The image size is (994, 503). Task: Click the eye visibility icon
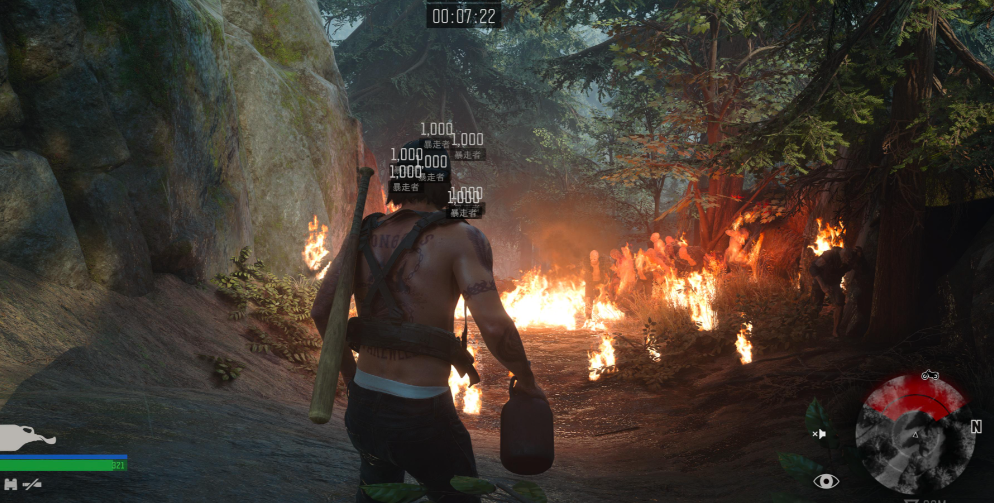pyautogui.click(x=826, y=481)
